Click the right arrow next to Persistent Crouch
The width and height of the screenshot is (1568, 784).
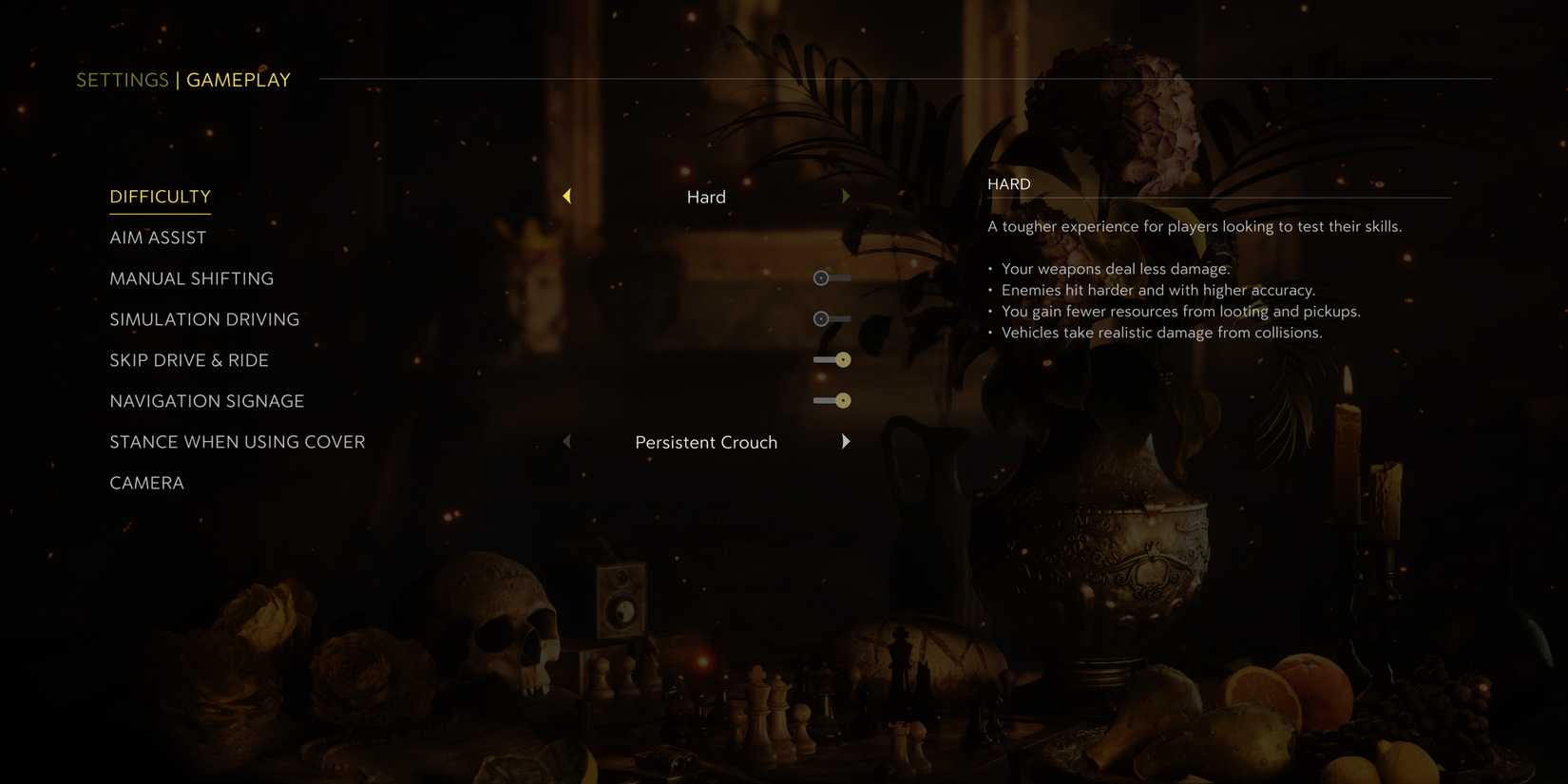coord(846,441)
